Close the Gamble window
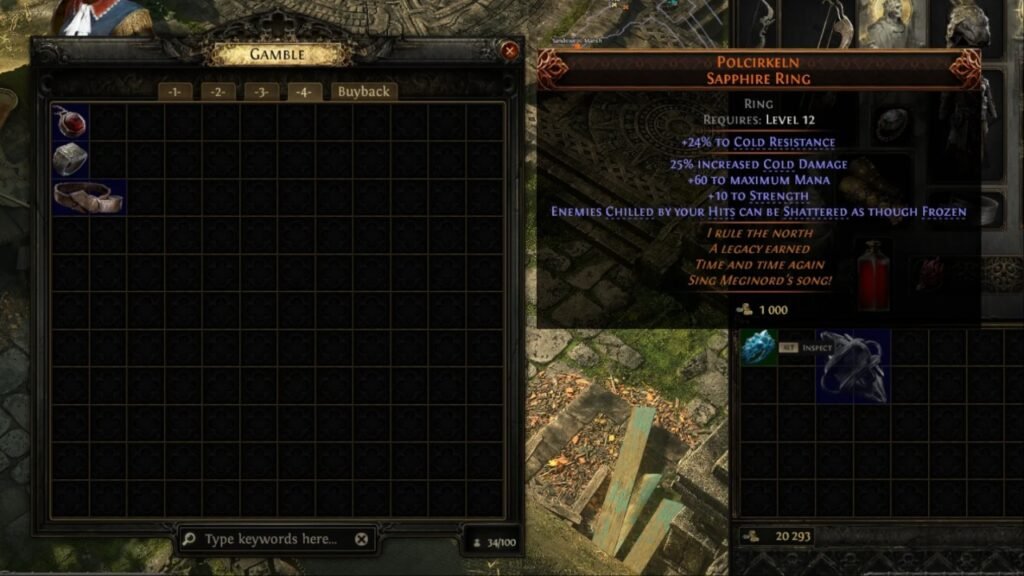Screen dimensions: 1024x576 coord(510,50)
